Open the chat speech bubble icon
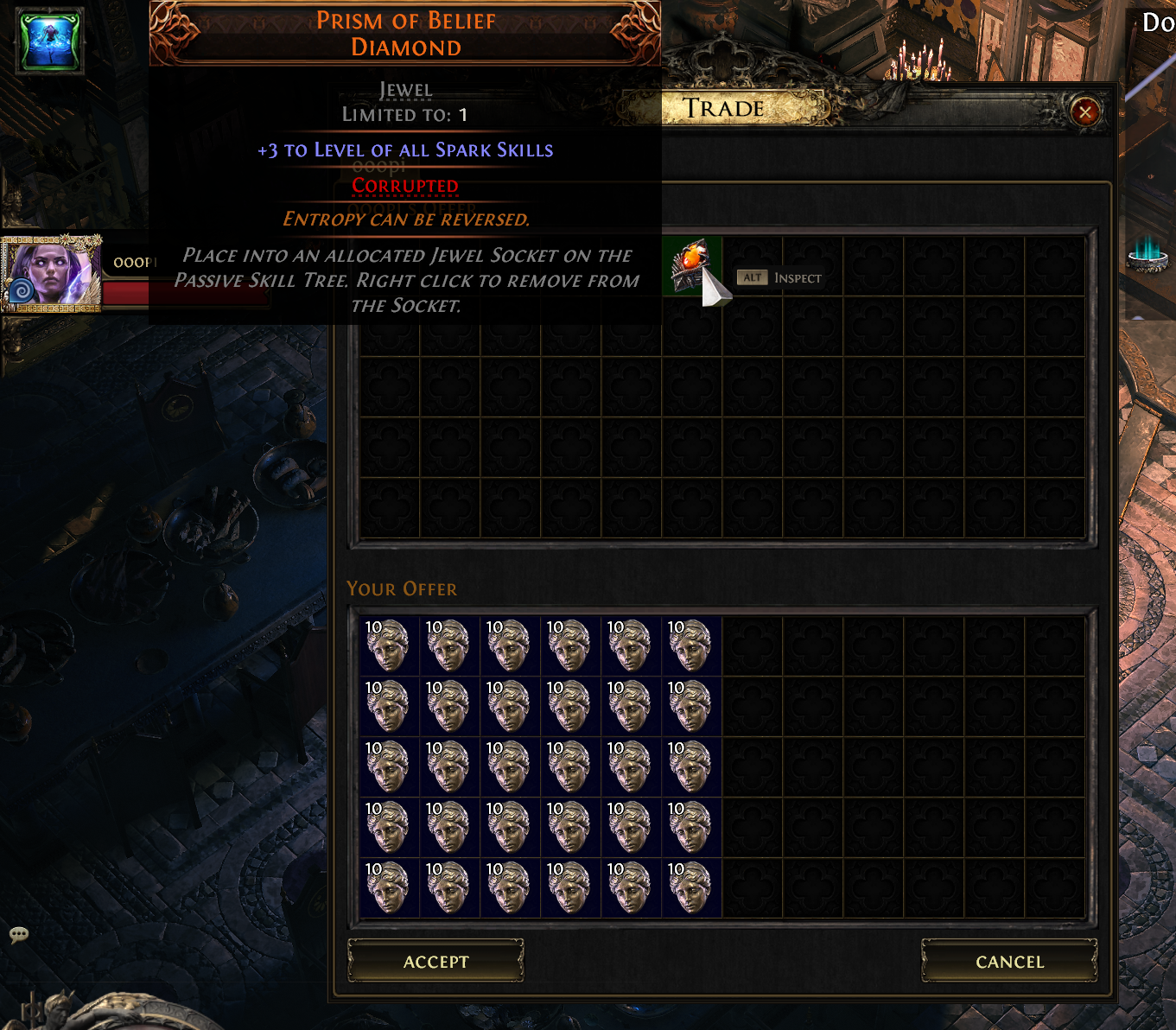 tap(19, 934)
